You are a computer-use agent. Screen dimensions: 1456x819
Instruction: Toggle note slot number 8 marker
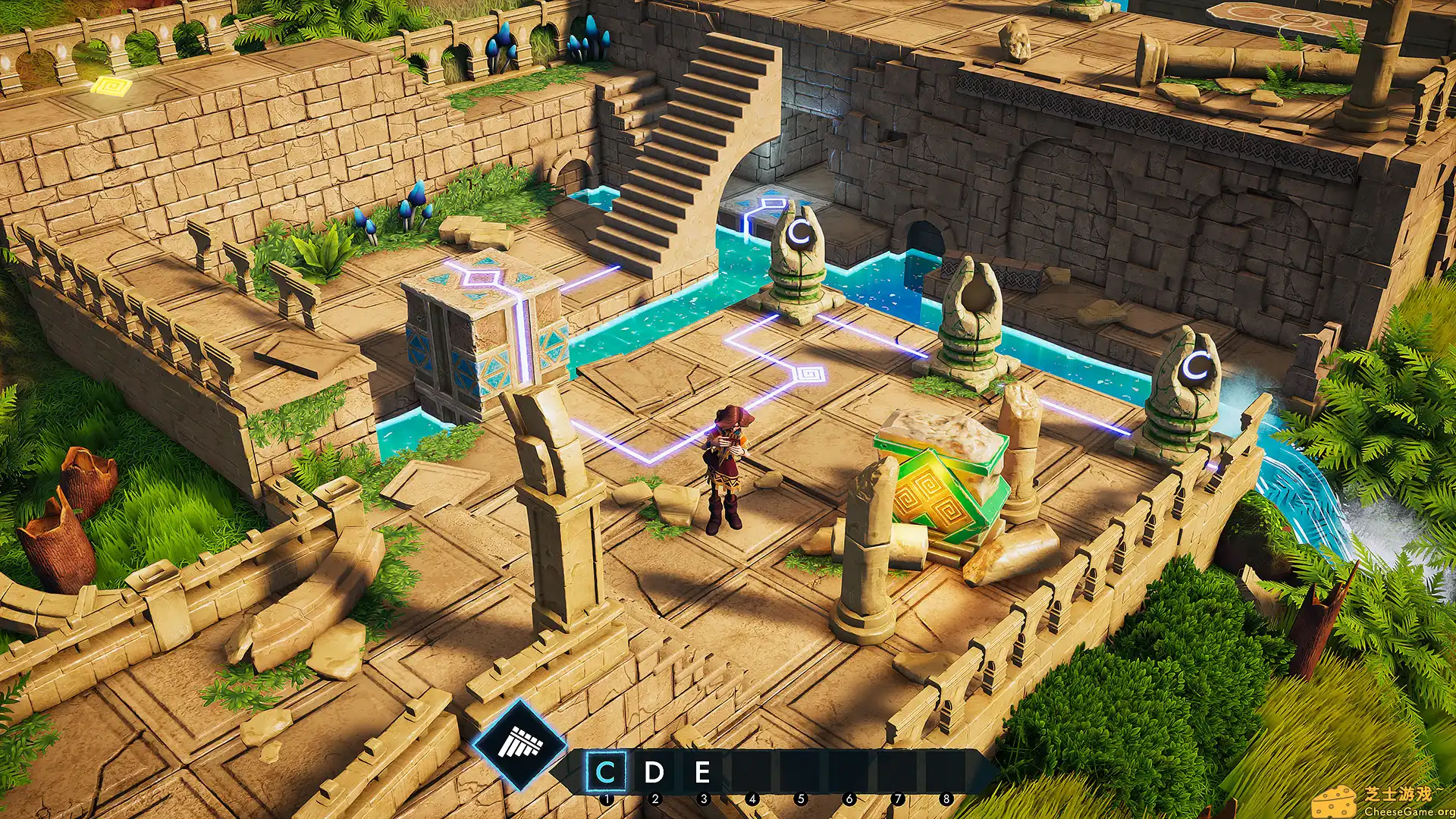(x=946, y=799)
